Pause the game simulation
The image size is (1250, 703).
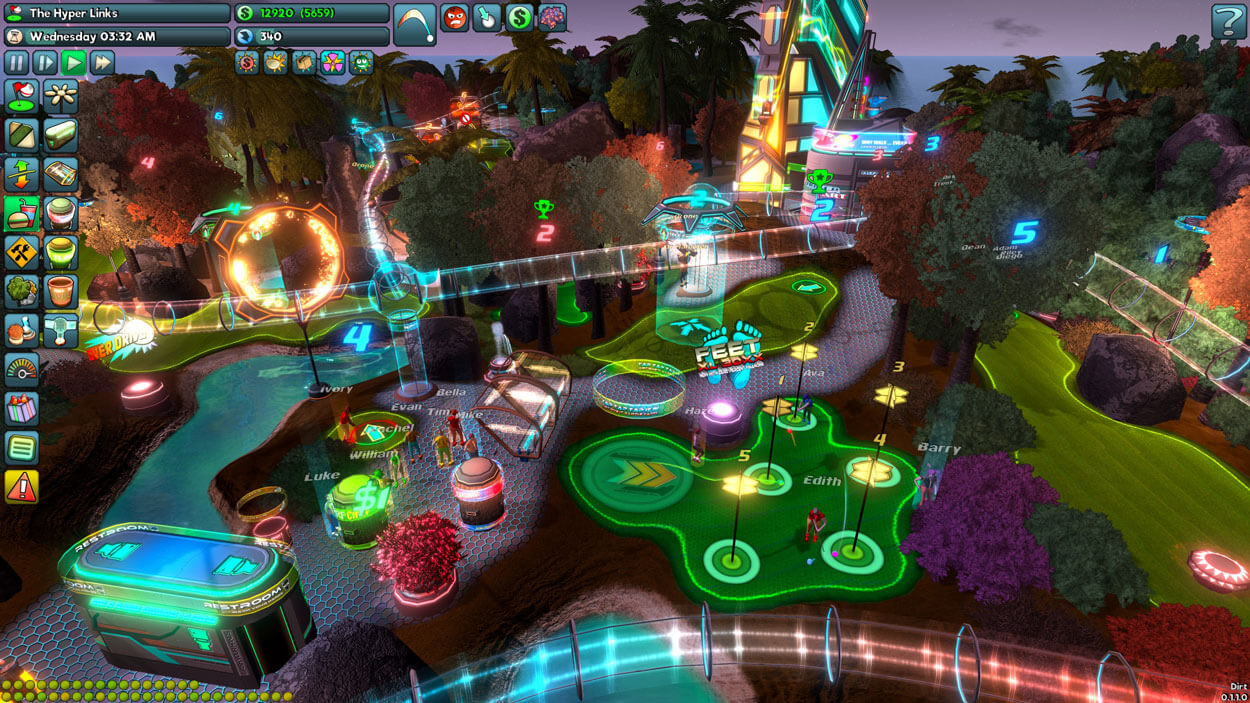click(x=17, y=62)
